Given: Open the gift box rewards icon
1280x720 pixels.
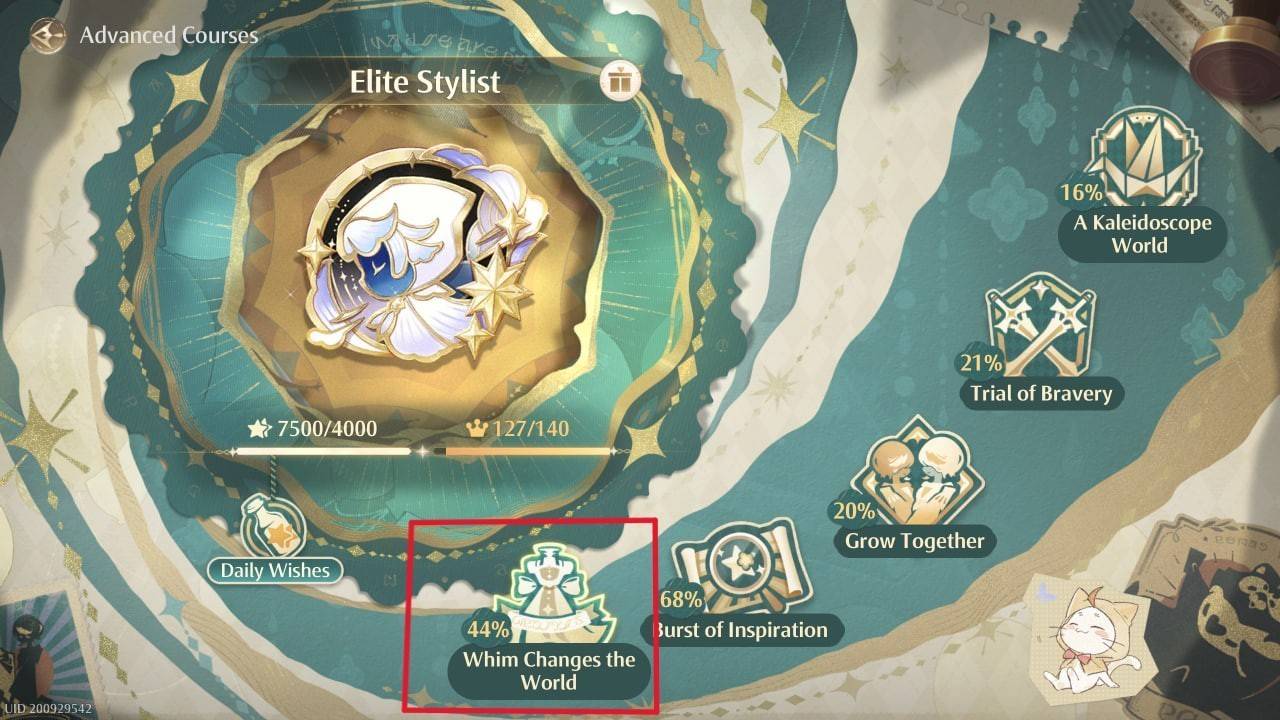Looking at the screenshot, I should click(x=620, y=81).
